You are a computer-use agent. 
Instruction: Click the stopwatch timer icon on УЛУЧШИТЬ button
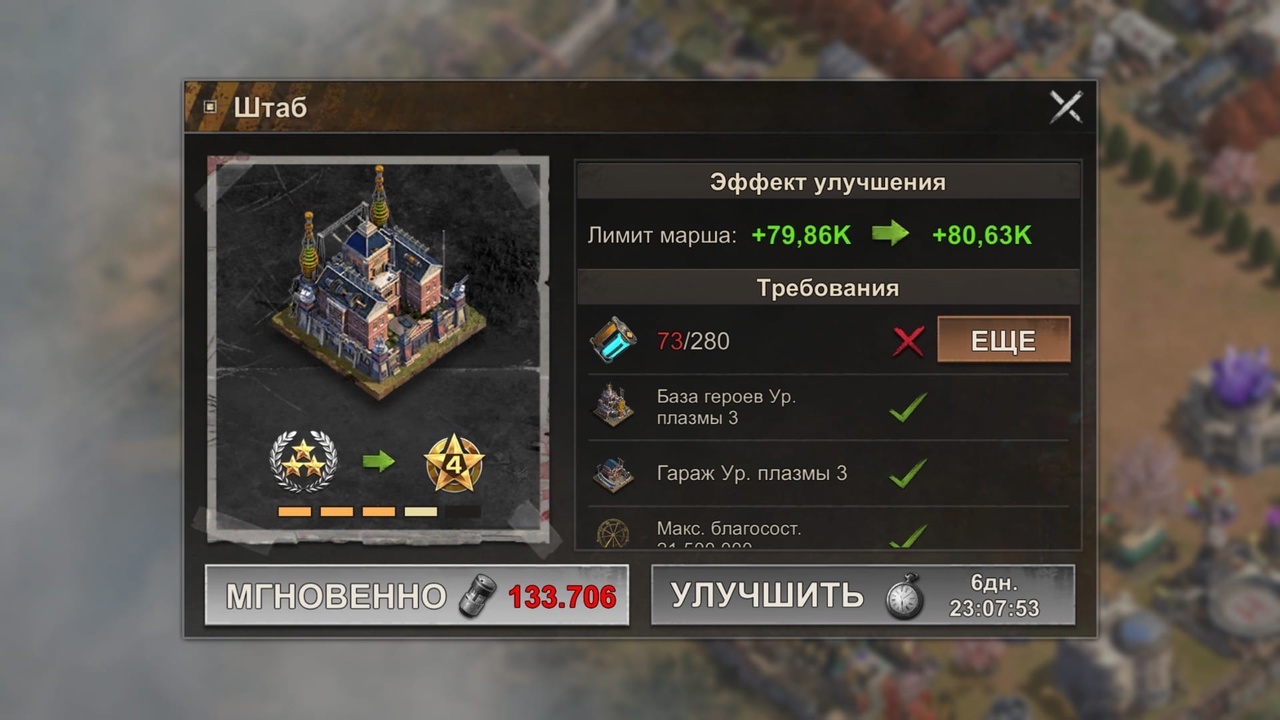pyautogui.click(x=903, y=596)
